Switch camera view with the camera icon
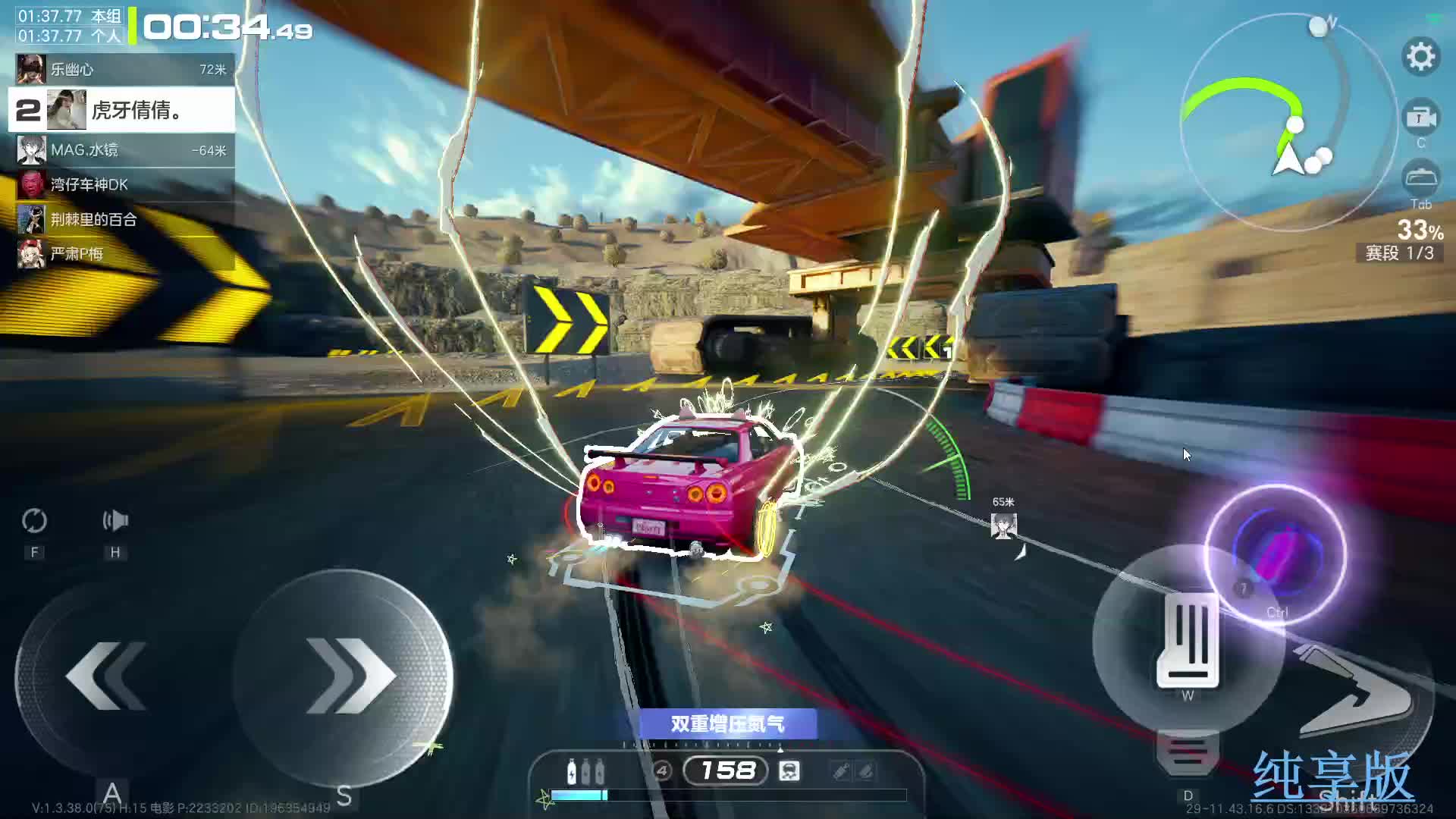This screenshot has height=819, width=1456. tap(1420, 118)
